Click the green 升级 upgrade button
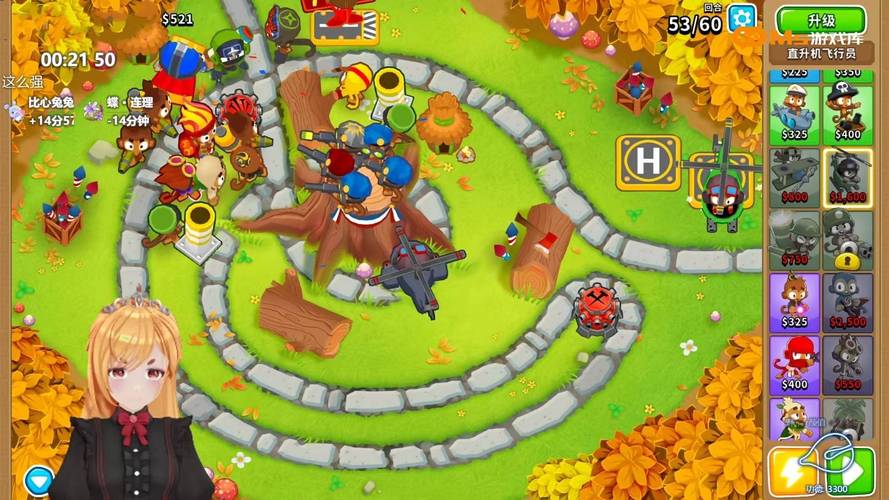889x500 pixels. tap(821, 20)
